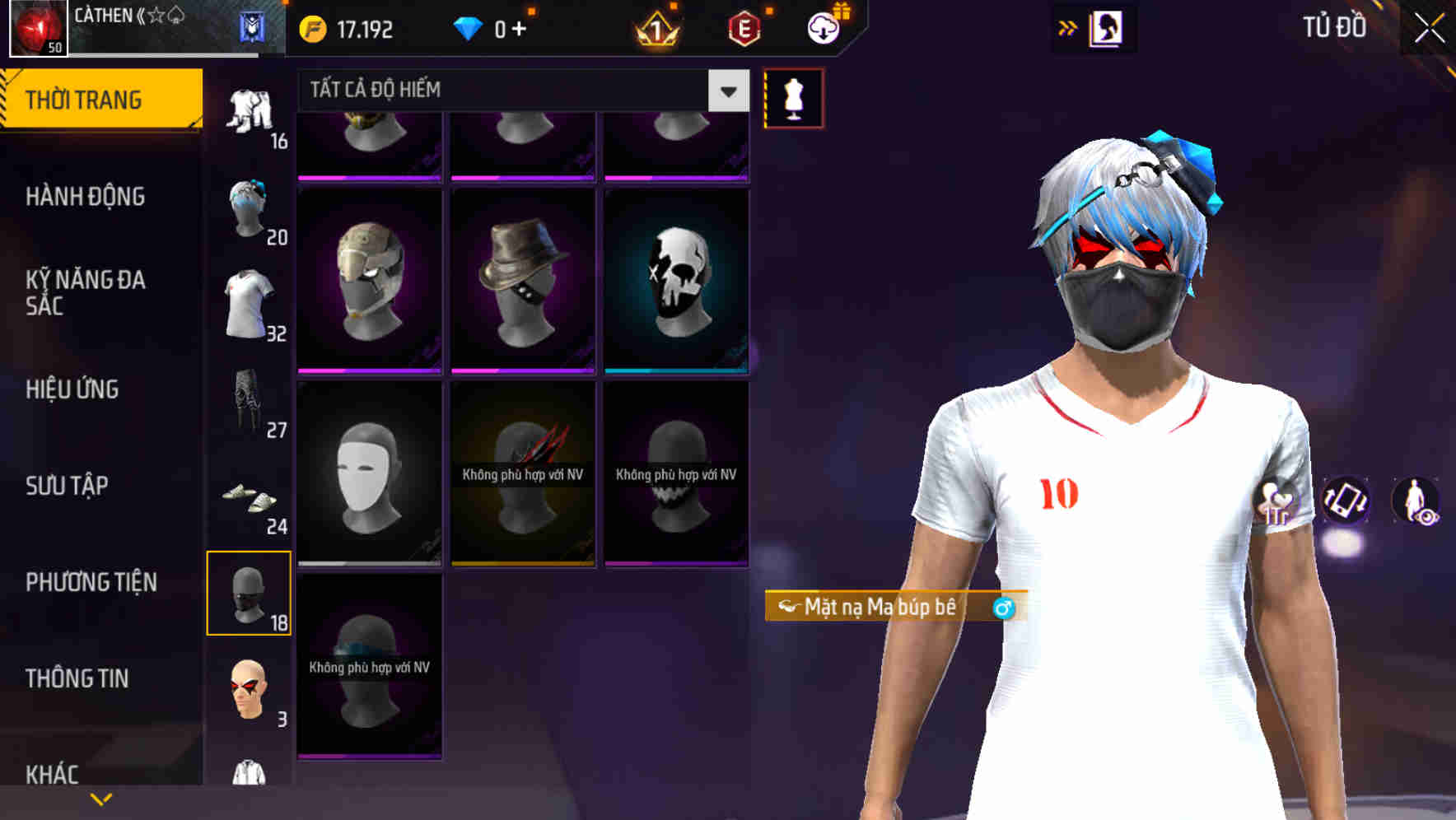Tap the rotate device icon
This screenshot has height=820, width=1456.
pyautogui.click(x=1346, y=502)
